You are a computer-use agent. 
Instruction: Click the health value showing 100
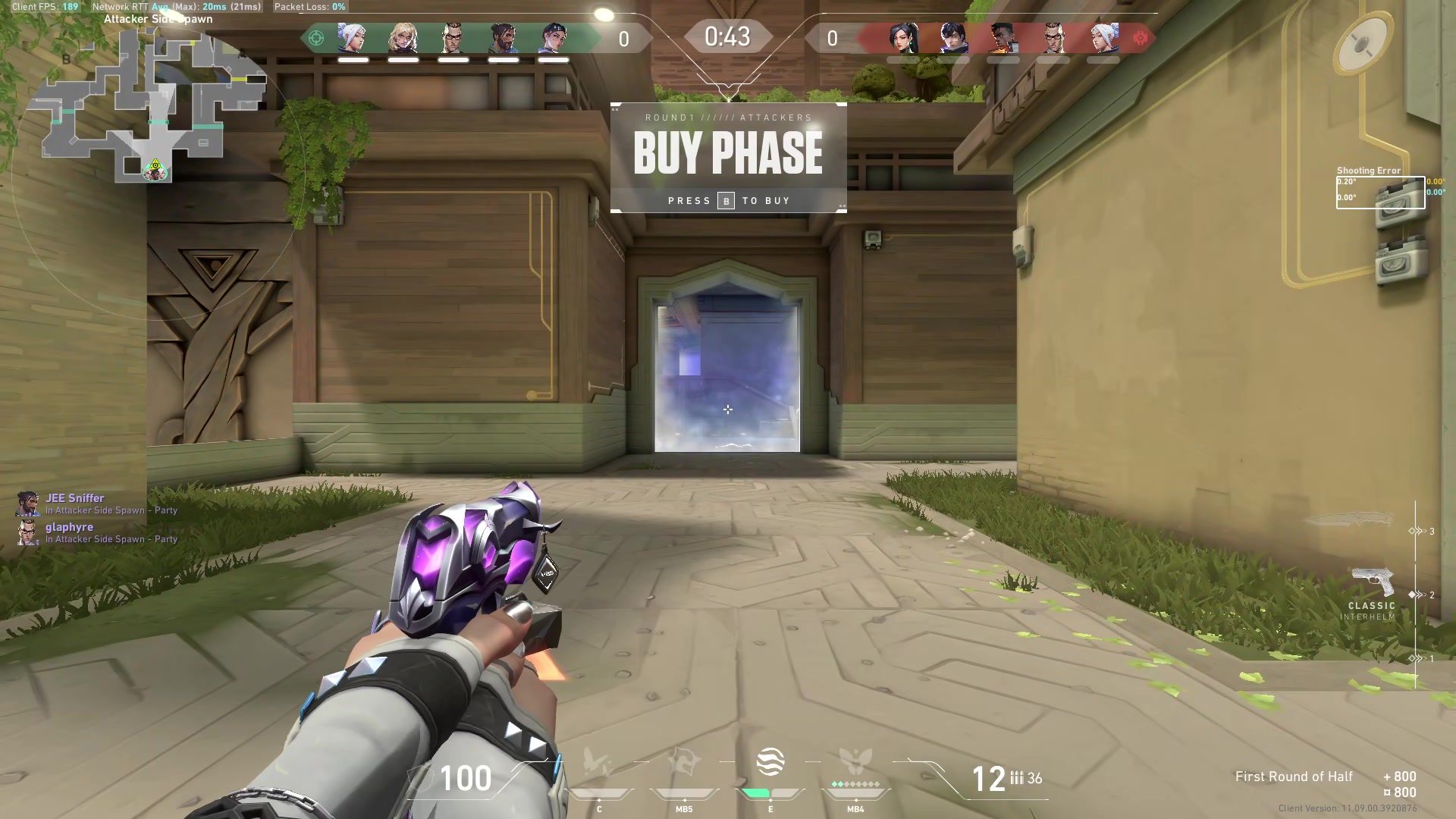pos(465,777)
